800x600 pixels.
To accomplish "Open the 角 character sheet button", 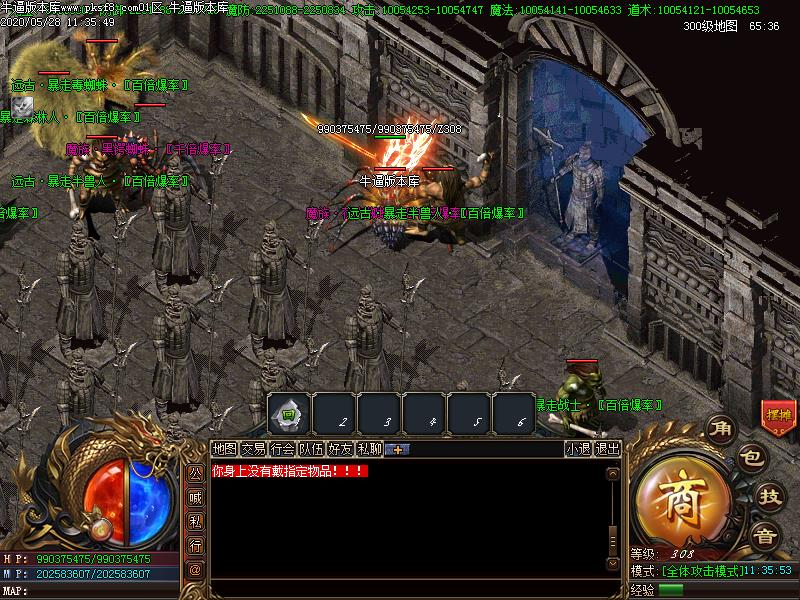I will [720, 430].
